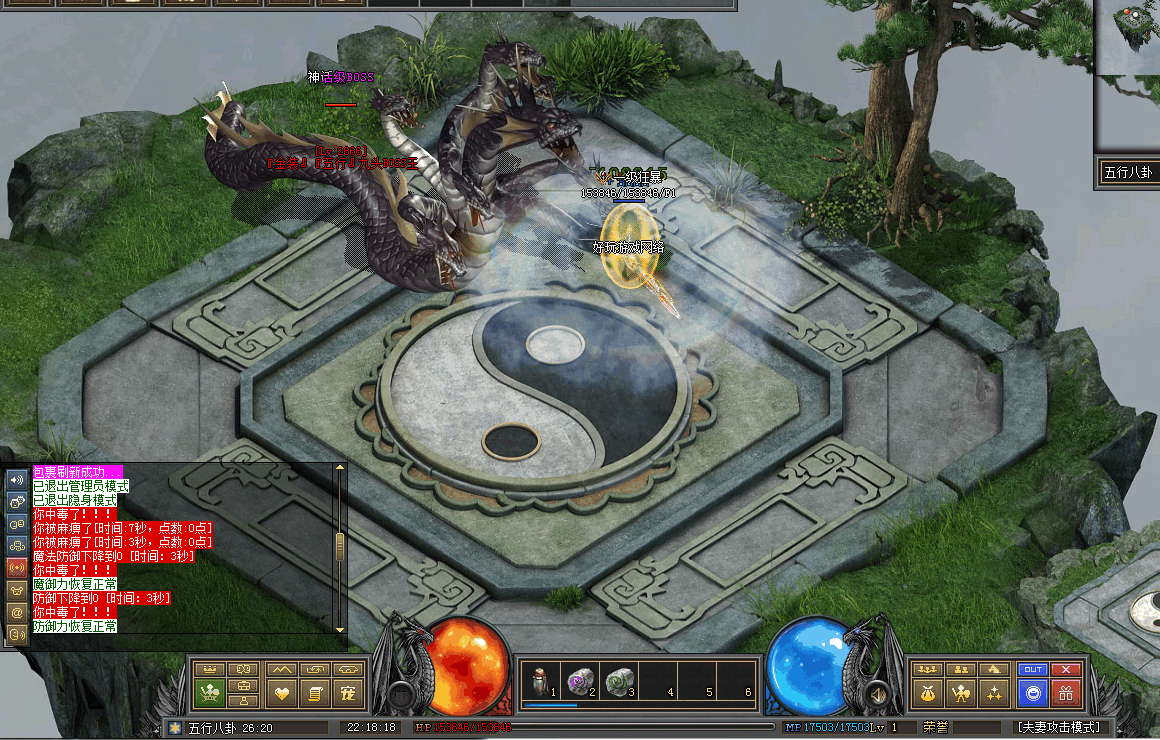Open the briefcase icon button
This screenshot has height=740, width=1160.
point(244,687)
